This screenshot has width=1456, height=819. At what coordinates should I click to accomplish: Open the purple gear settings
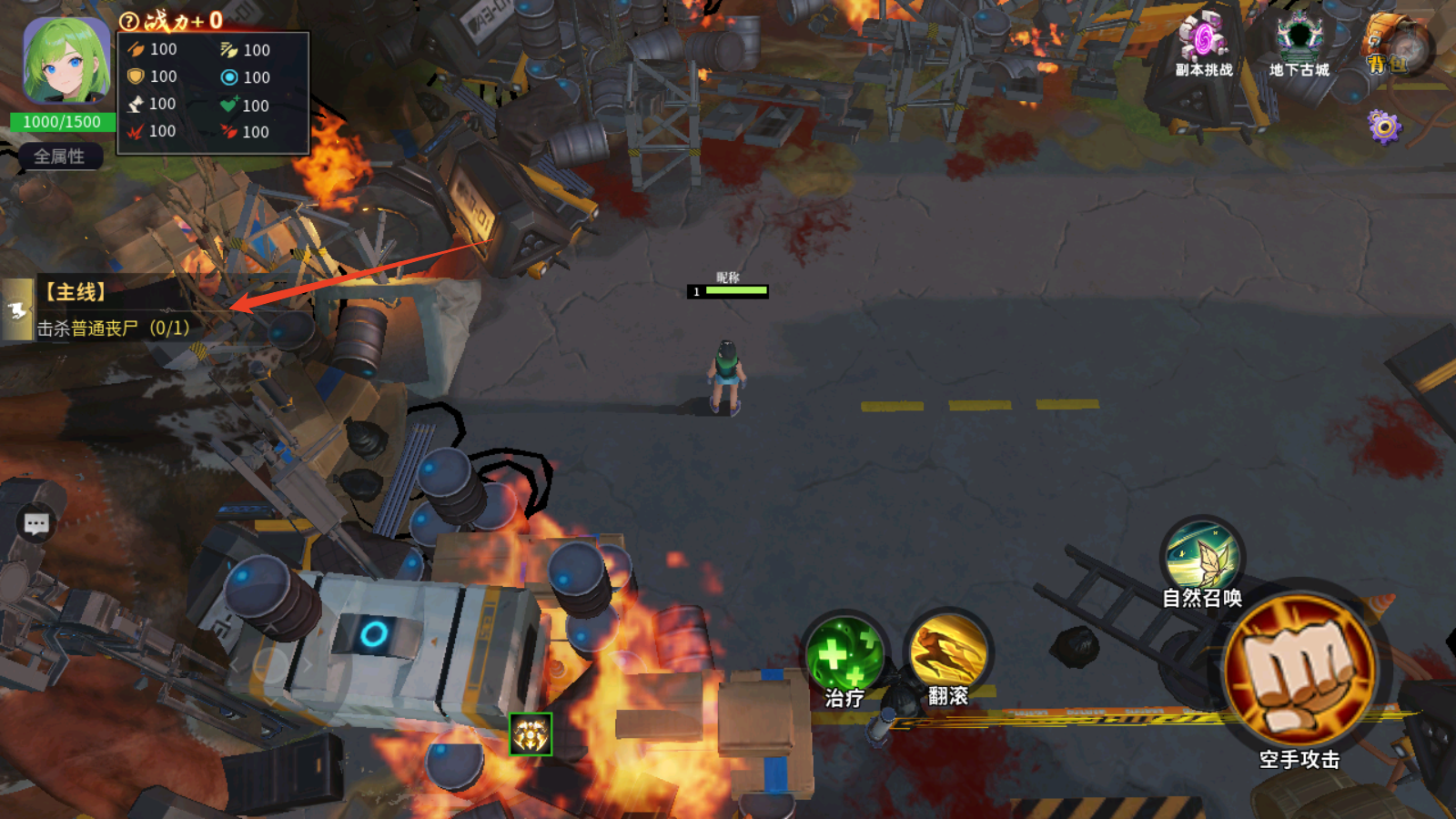pyautogui.click(x=1384, y=127)
